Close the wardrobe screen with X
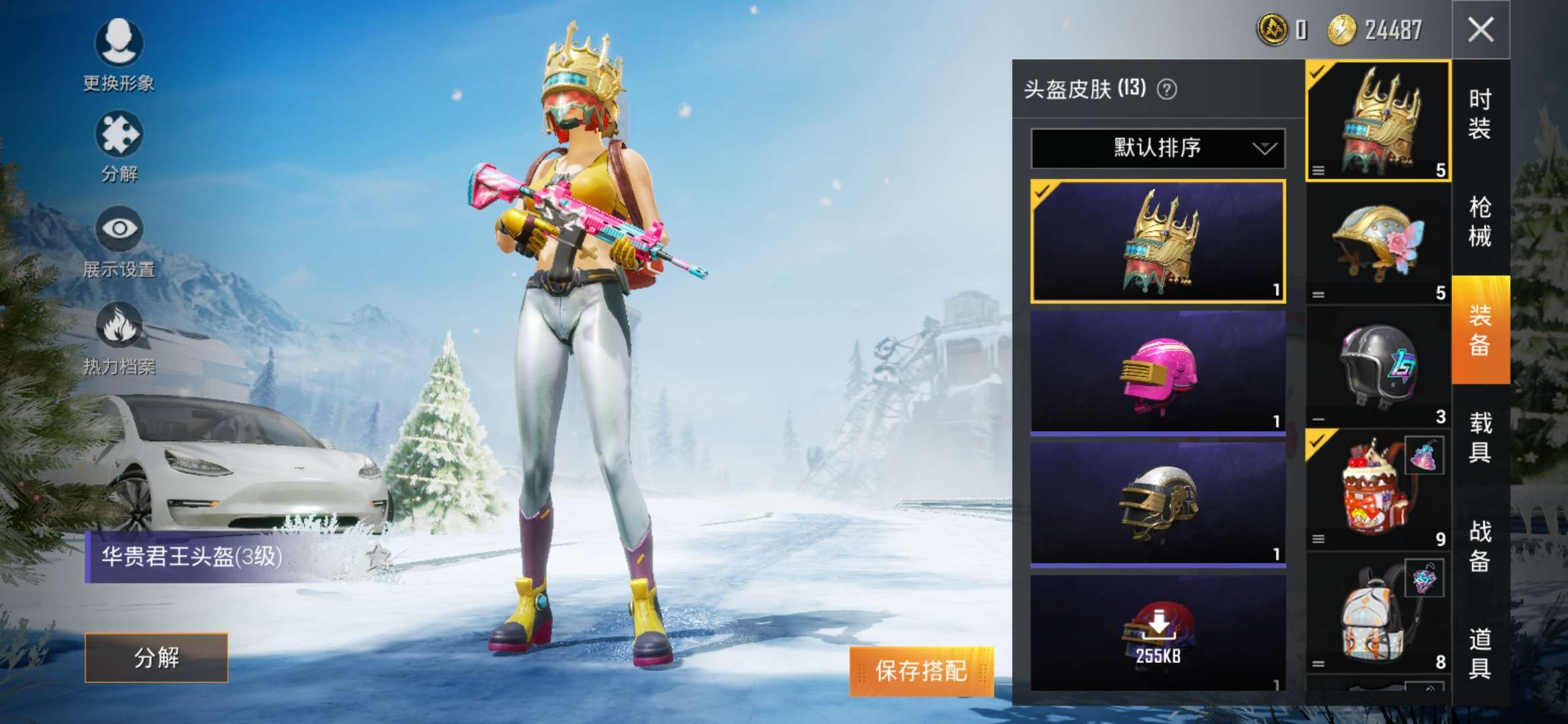Image resolution: width=1568 pixels, height=724 pixels. coord(1480,29)
